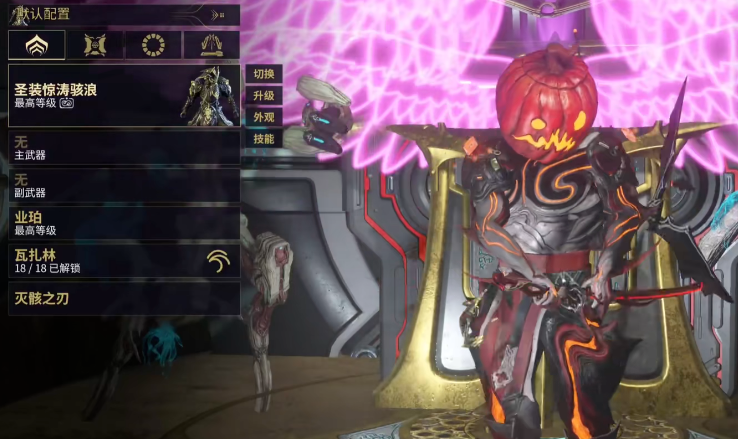Switch to the Warframe lotus tab
This screenshot has width=738, height=439.
tap(37, 45)
